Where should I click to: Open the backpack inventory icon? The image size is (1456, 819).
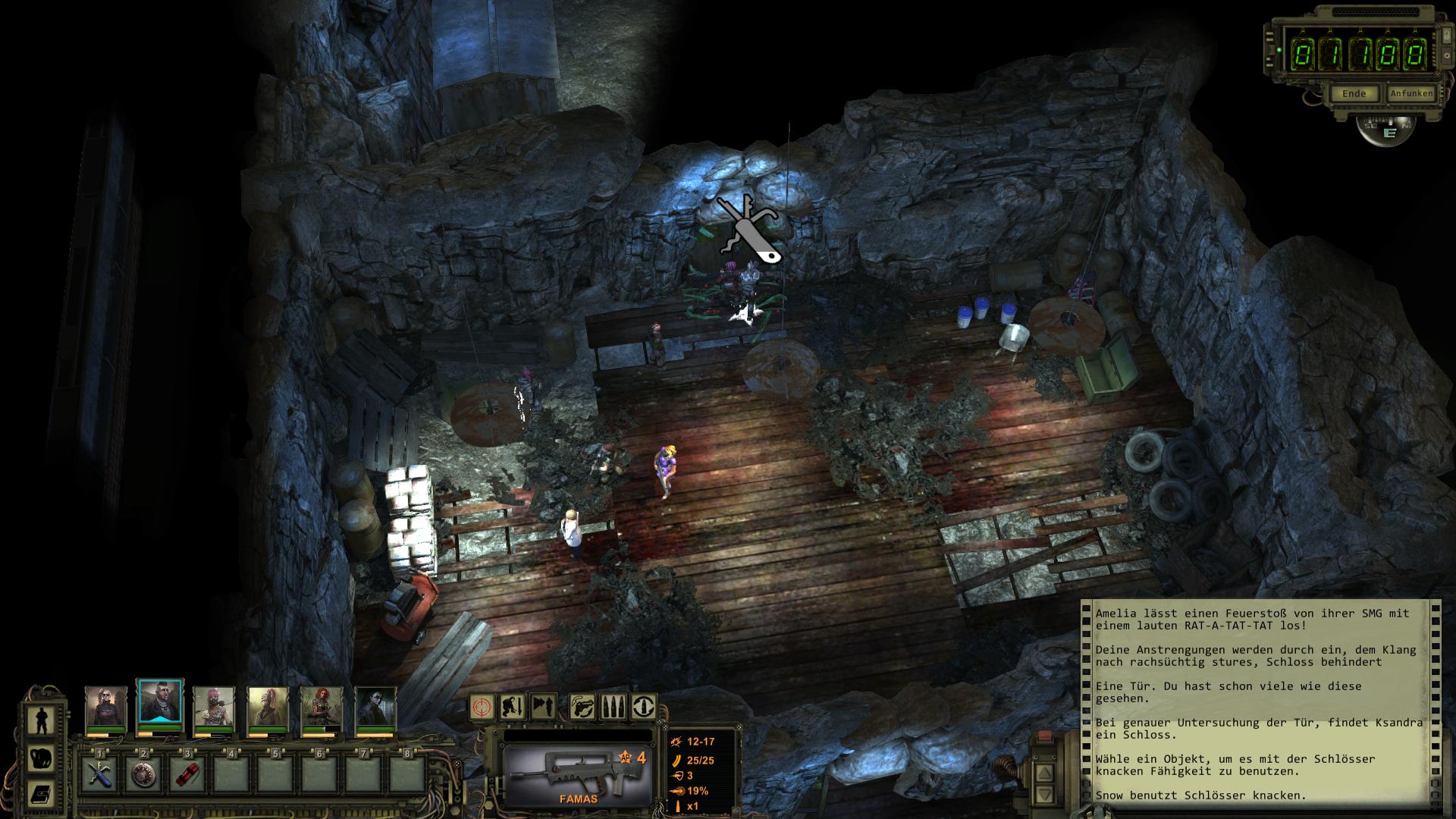(x=40, y=758)
